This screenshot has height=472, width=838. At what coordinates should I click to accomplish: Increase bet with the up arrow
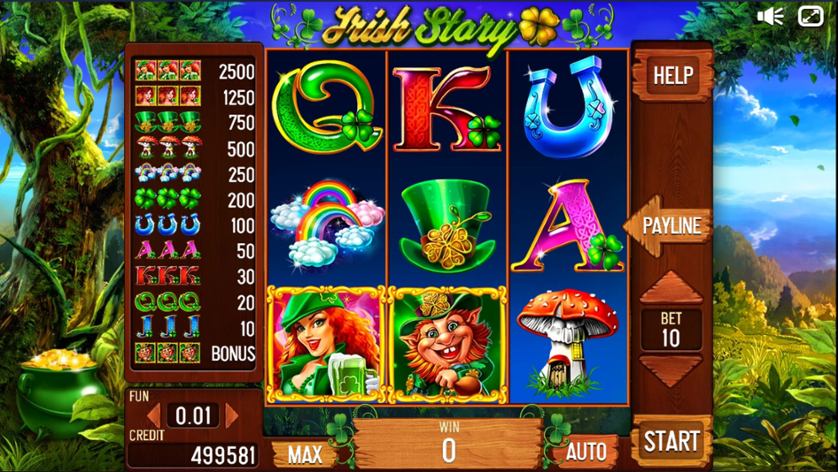click(670, 288)
